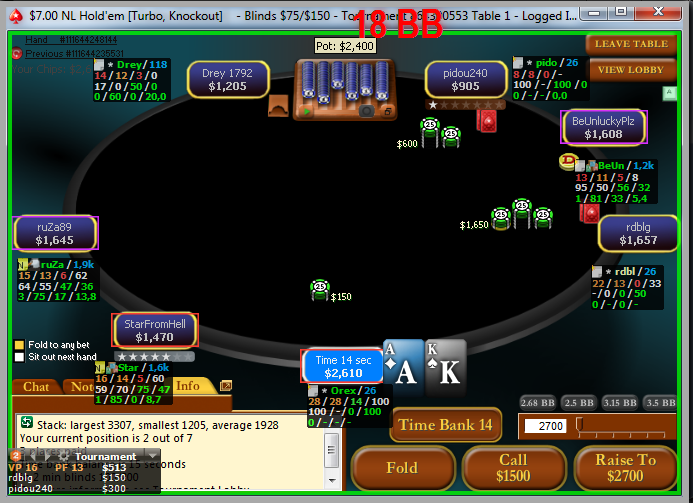Activate the Time Bank 14 button
This screenshot has height=503, width=693.
[445, 425]
